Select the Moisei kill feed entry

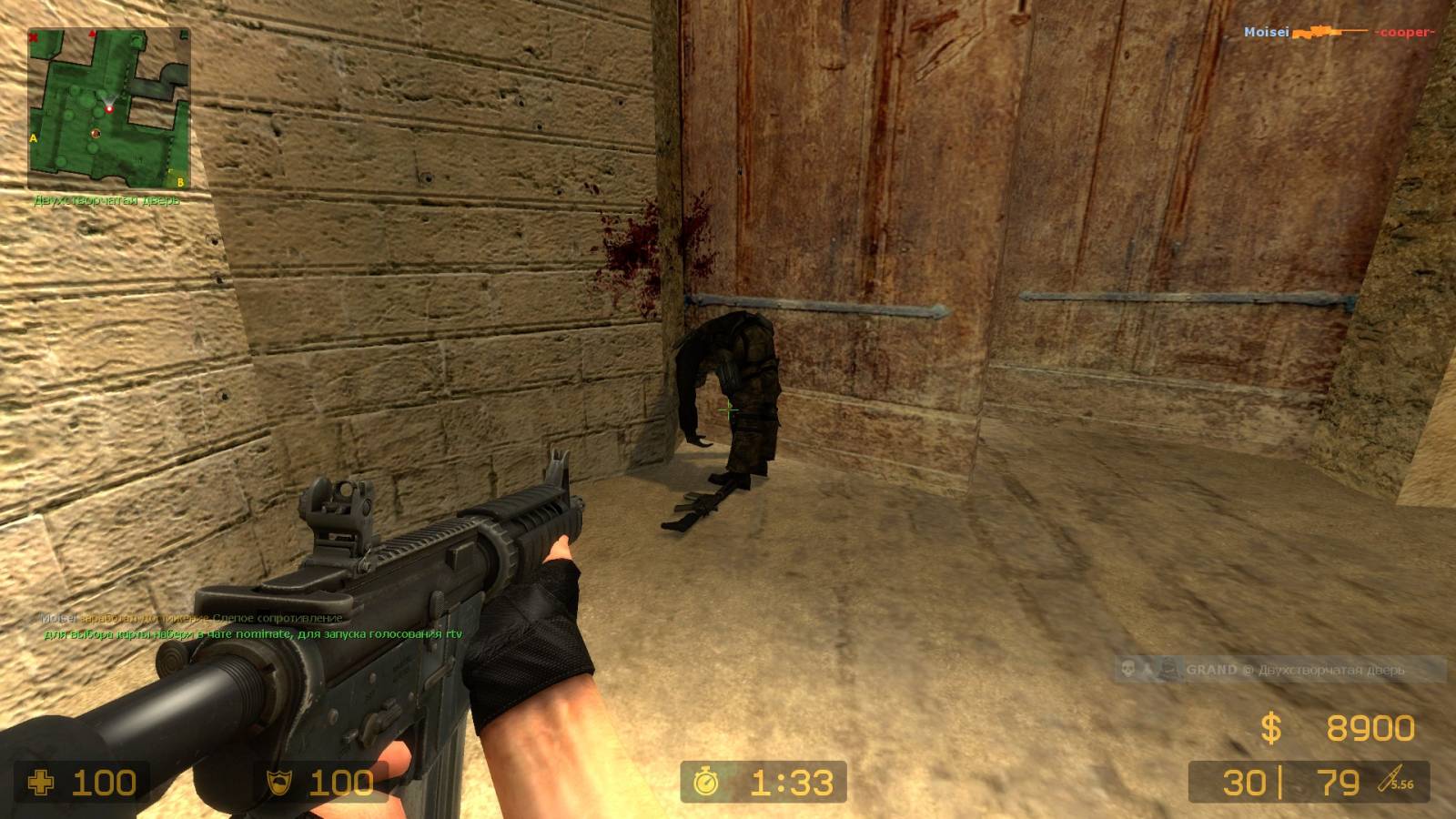click(x=1338, y=33)
